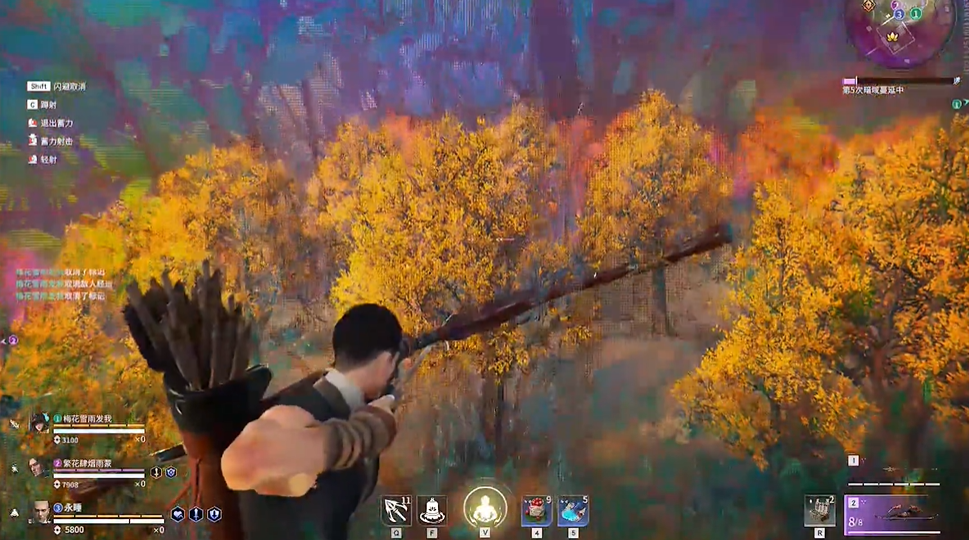Use the red mushroom consumable slot
Screen dimensions: 969x540
537,511
